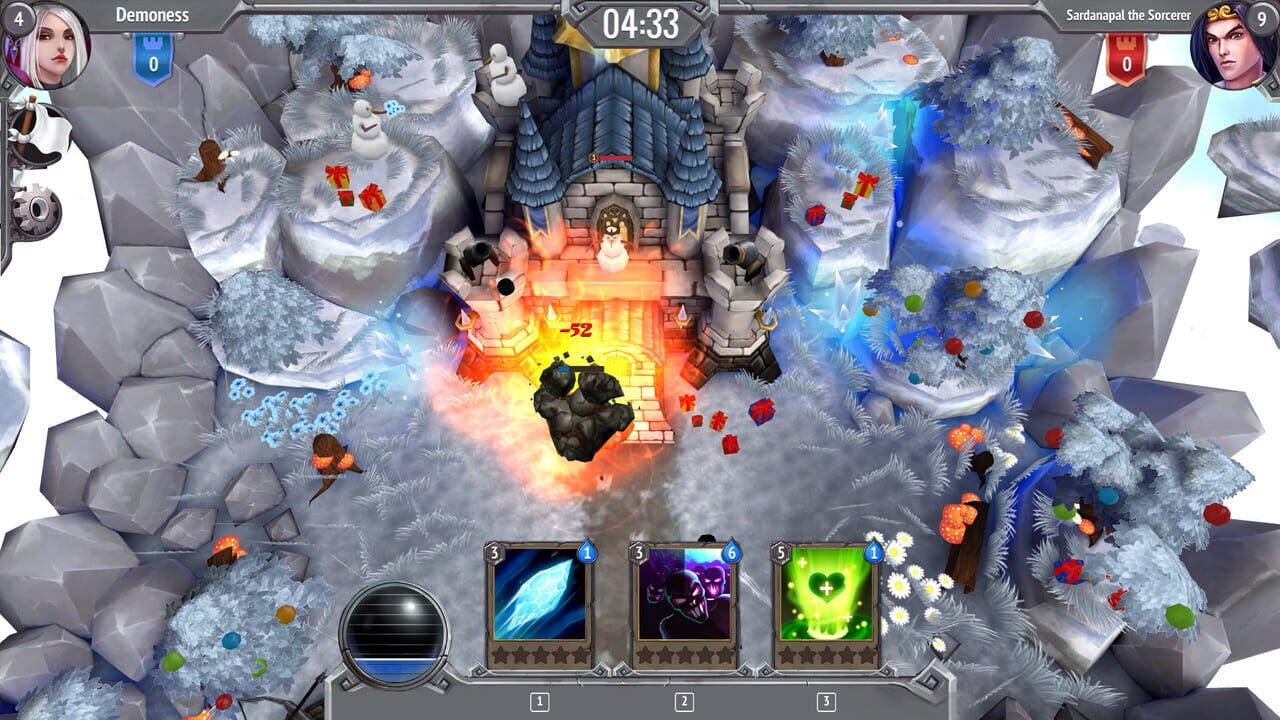This screenshot has height=720, width=1280.
Task: Click the blue mana droplet on the heal card
Action: tap(872, 553)
